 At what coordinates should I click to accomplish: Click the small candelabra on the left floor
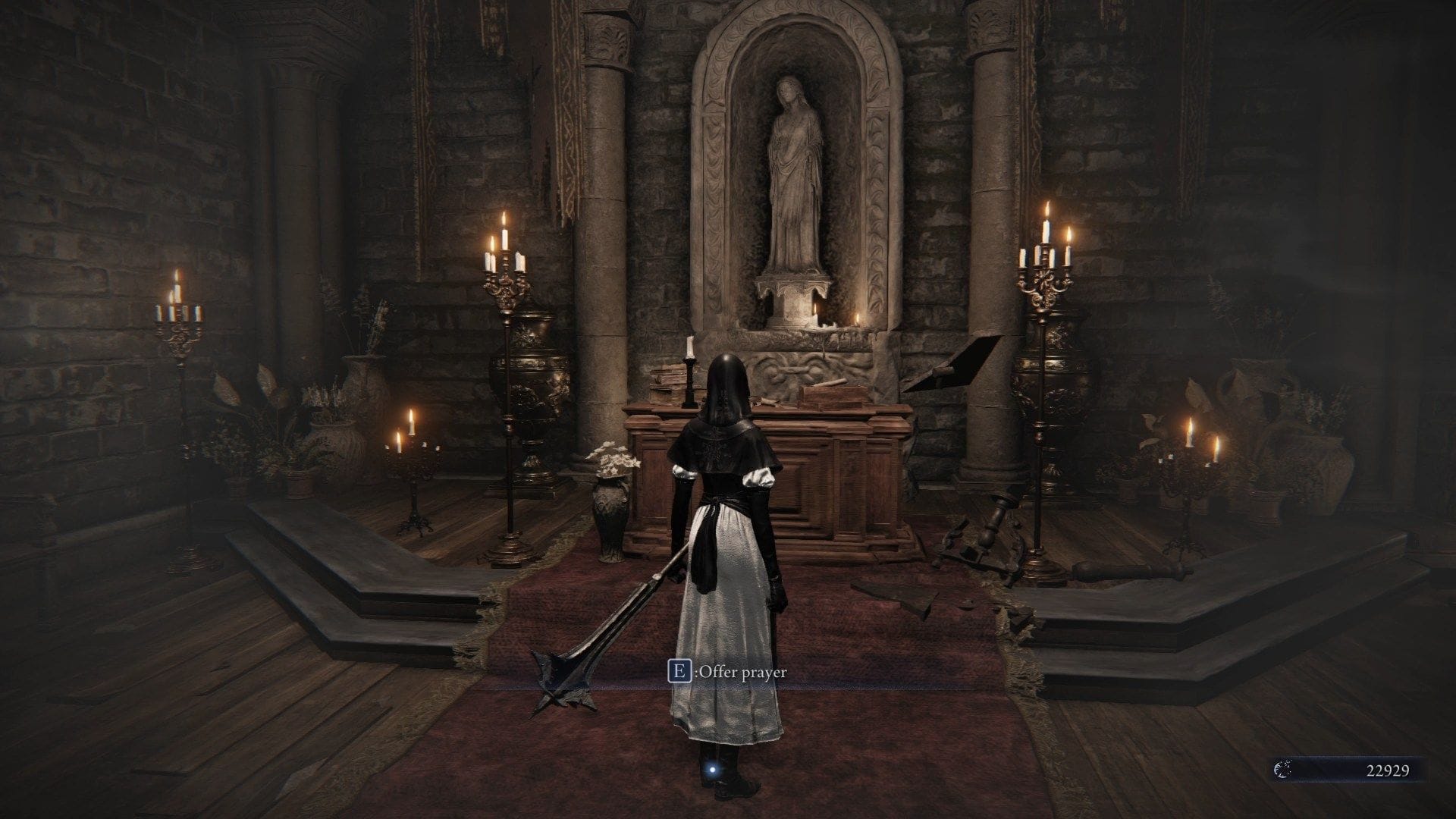[x=413, y=470]
